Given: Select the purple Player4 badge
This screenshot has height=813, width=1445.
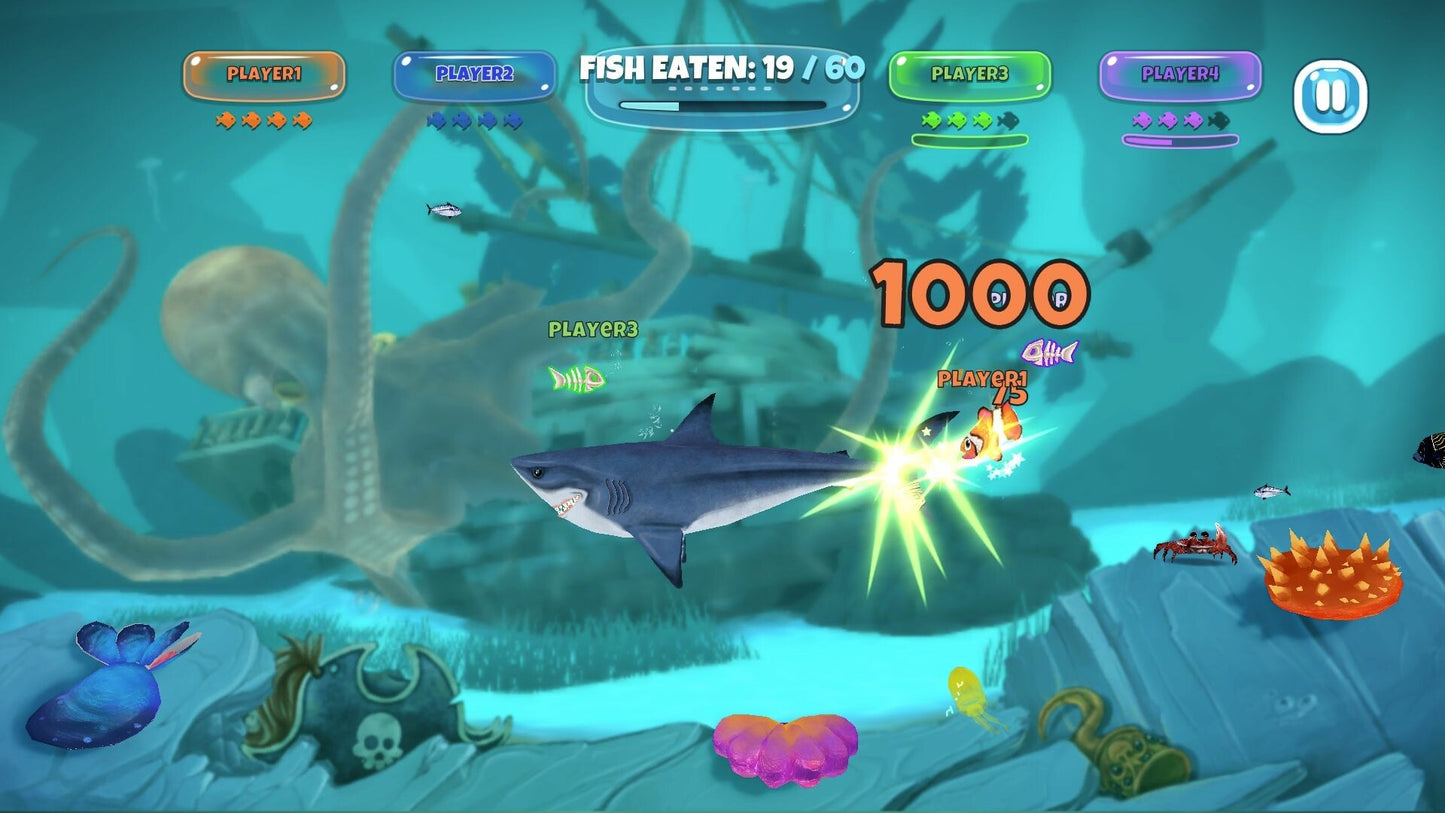Looking at the screenshot, I should click(x=1180, y=75).
